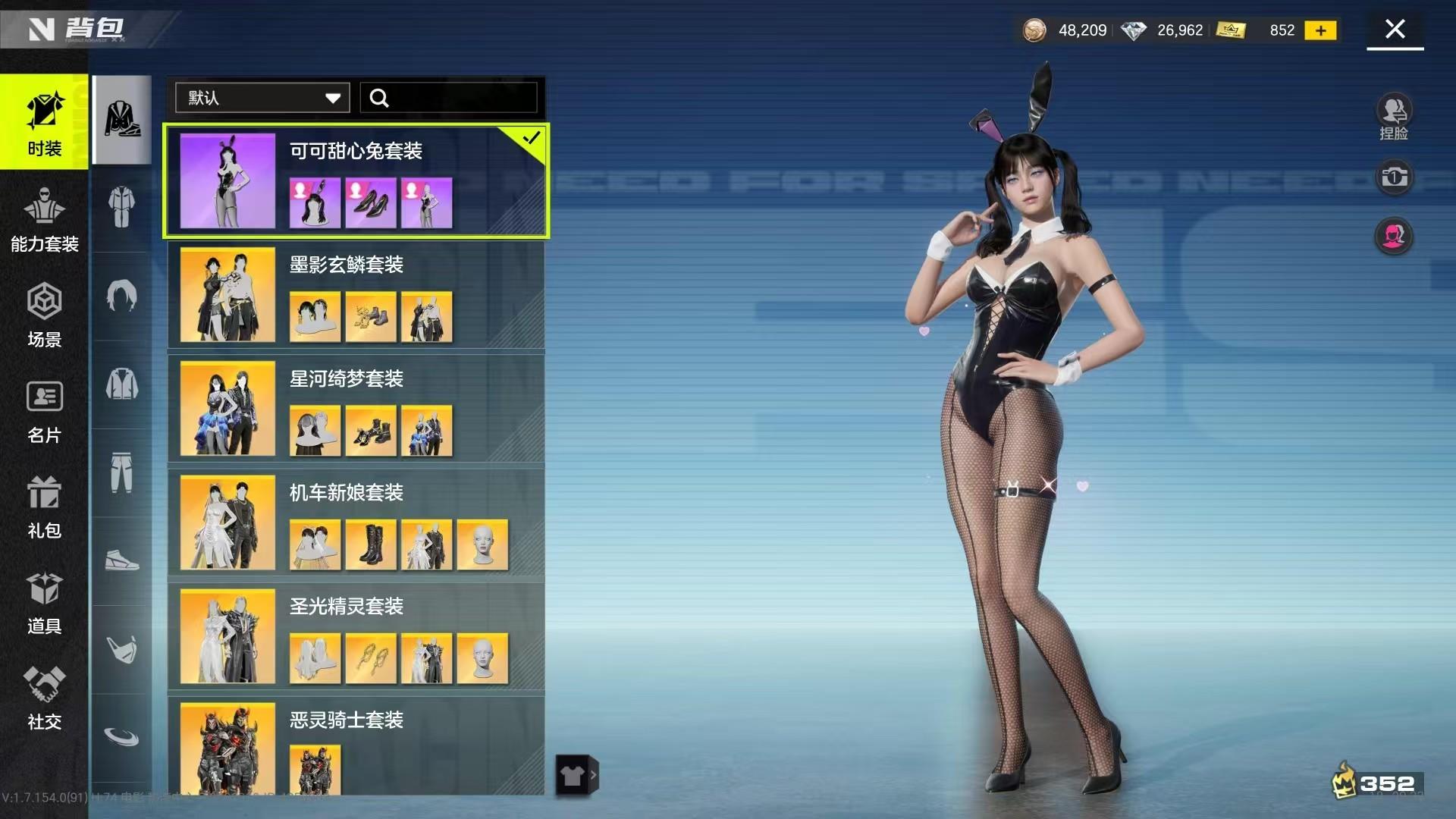Expand the outfit chest icon near bottom center
Image resolution: width=1456 pixels, height=819 pixels.
click(576, 775)
